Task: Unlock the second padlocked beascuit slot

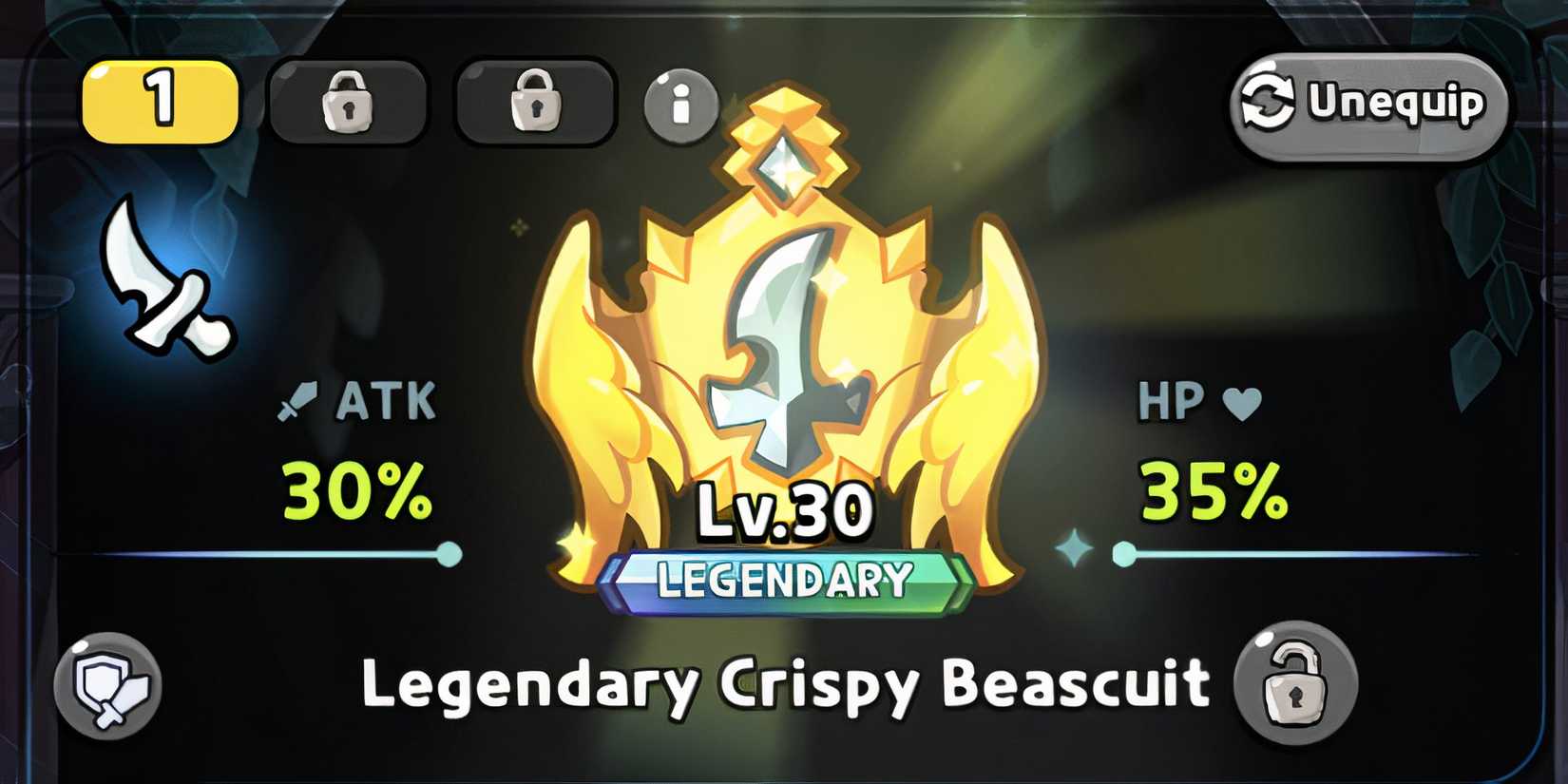Action: click(x=347, y=103)
